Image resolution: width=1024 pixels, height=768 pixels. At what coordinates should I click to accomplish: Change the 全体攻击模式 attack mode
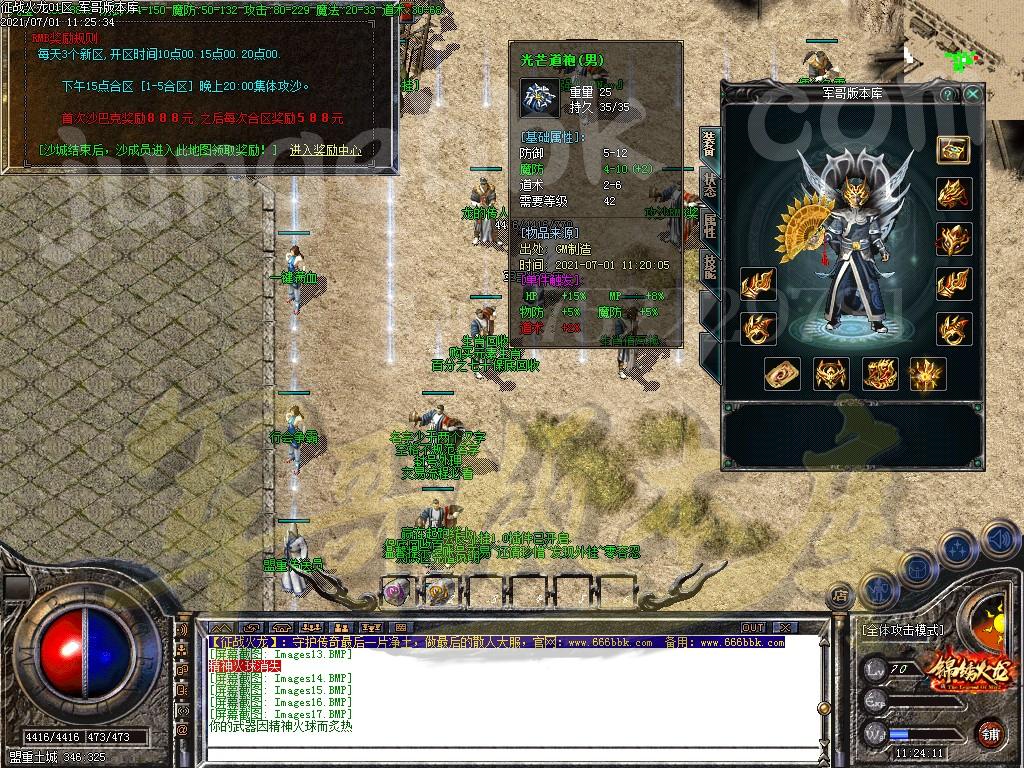coord(901,631)
